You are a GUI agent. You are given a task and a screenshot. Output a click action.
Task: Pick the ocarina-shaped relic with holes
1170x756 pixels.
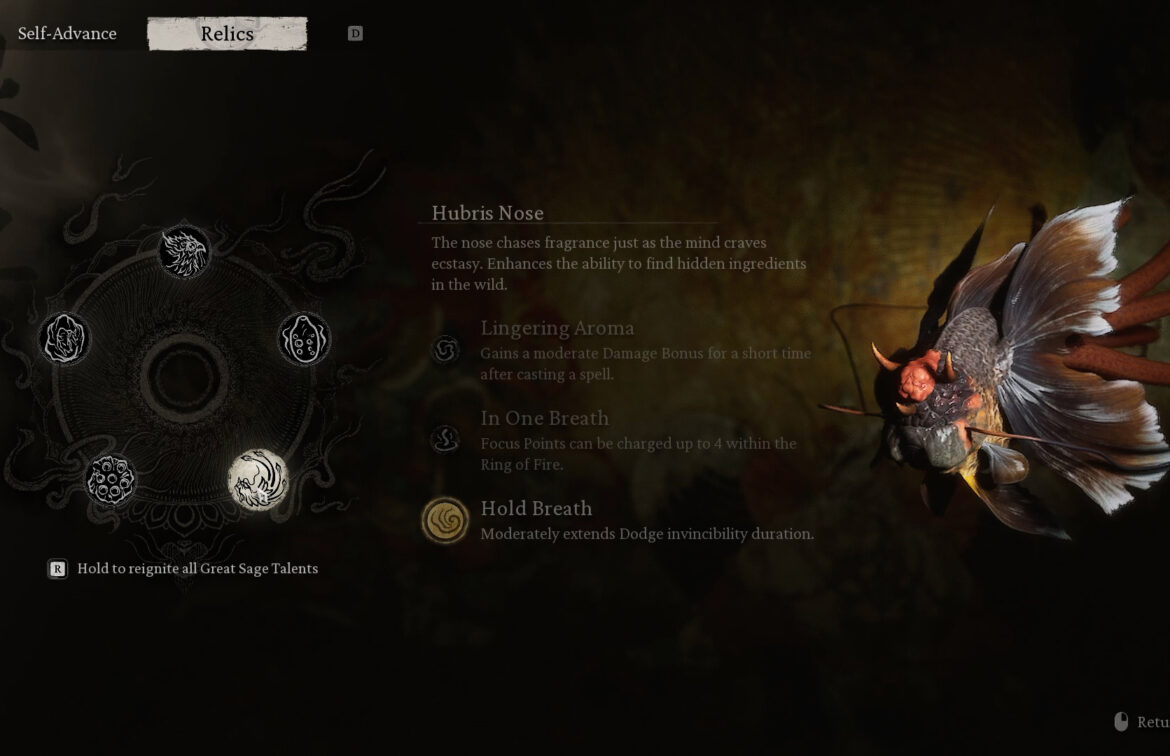point(304,339)
